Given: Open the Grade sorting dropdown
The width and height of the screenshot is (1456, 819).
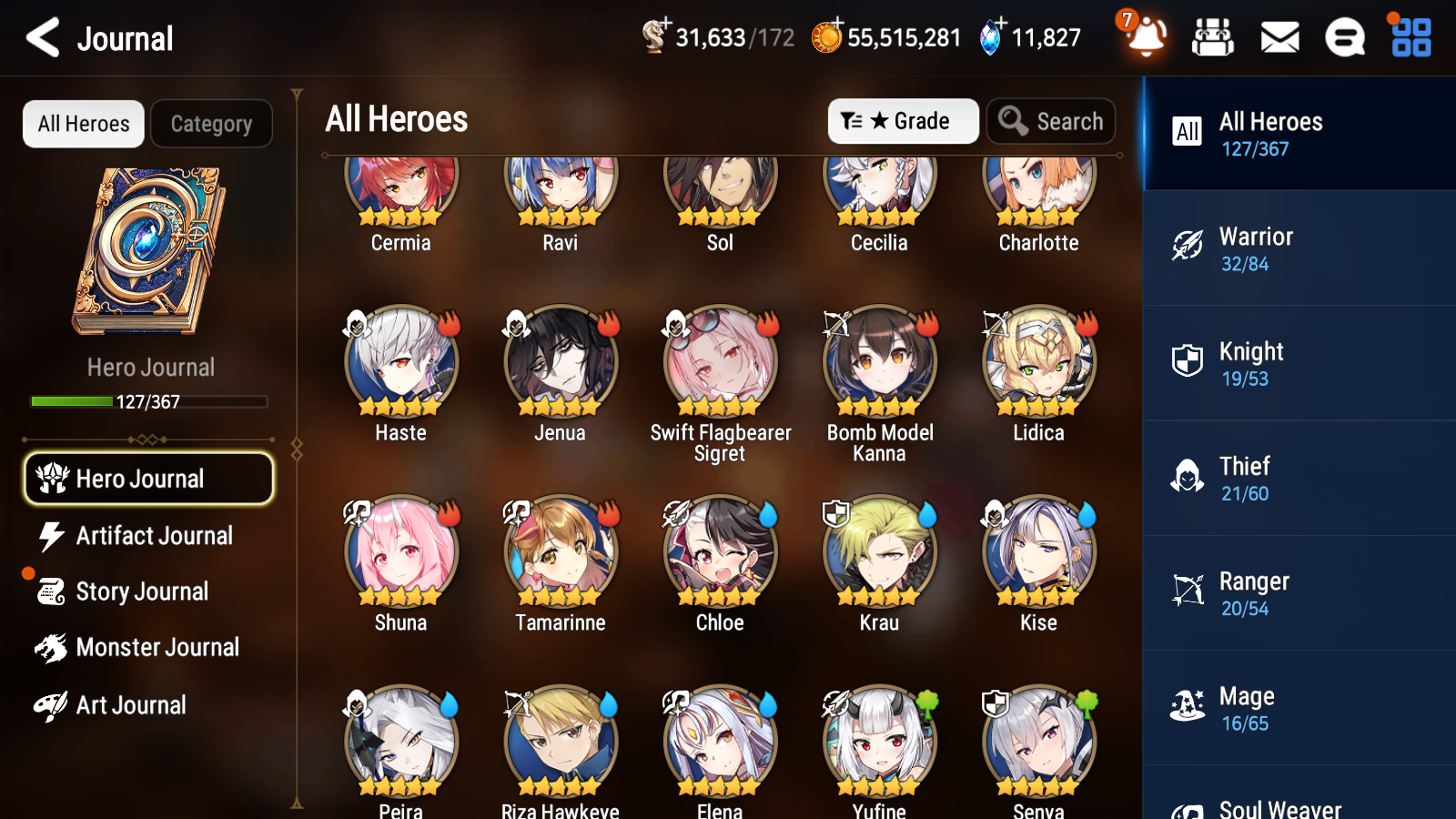Looking at the screenshot, I should pos(903,120).
